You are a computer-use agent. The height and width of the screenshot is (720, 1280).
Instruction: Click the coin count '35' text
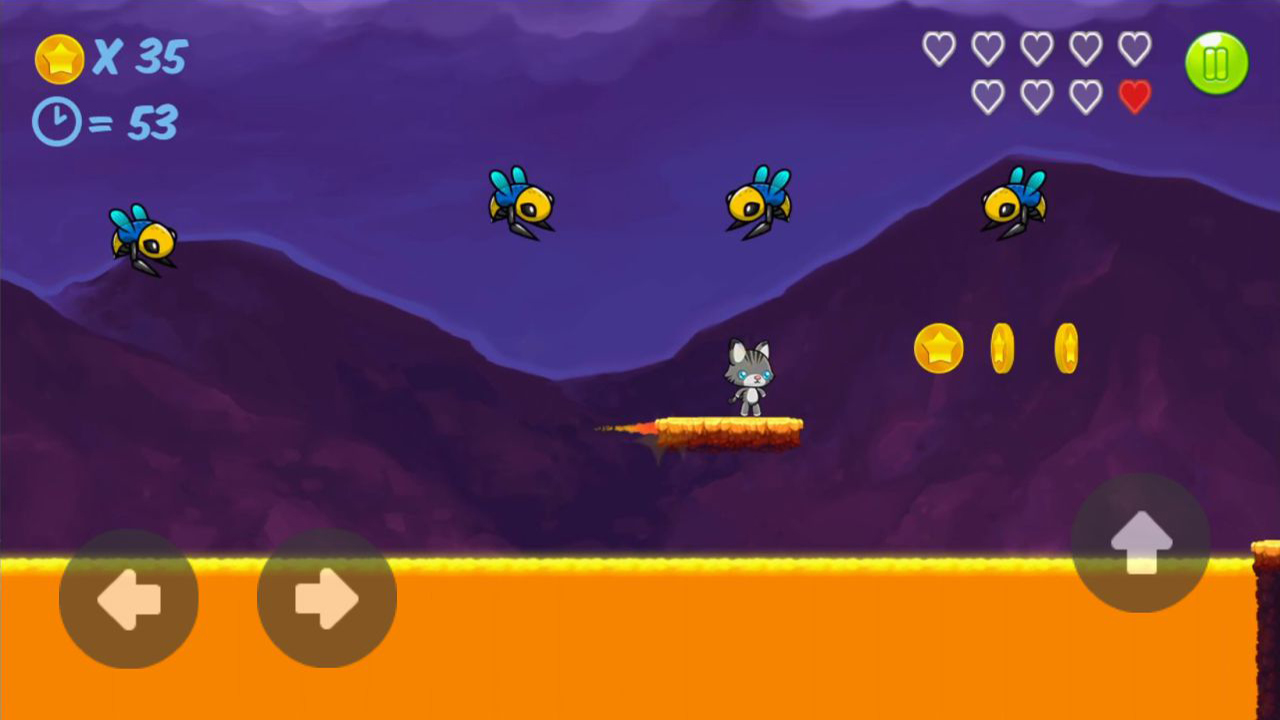(x=160, y=58)
